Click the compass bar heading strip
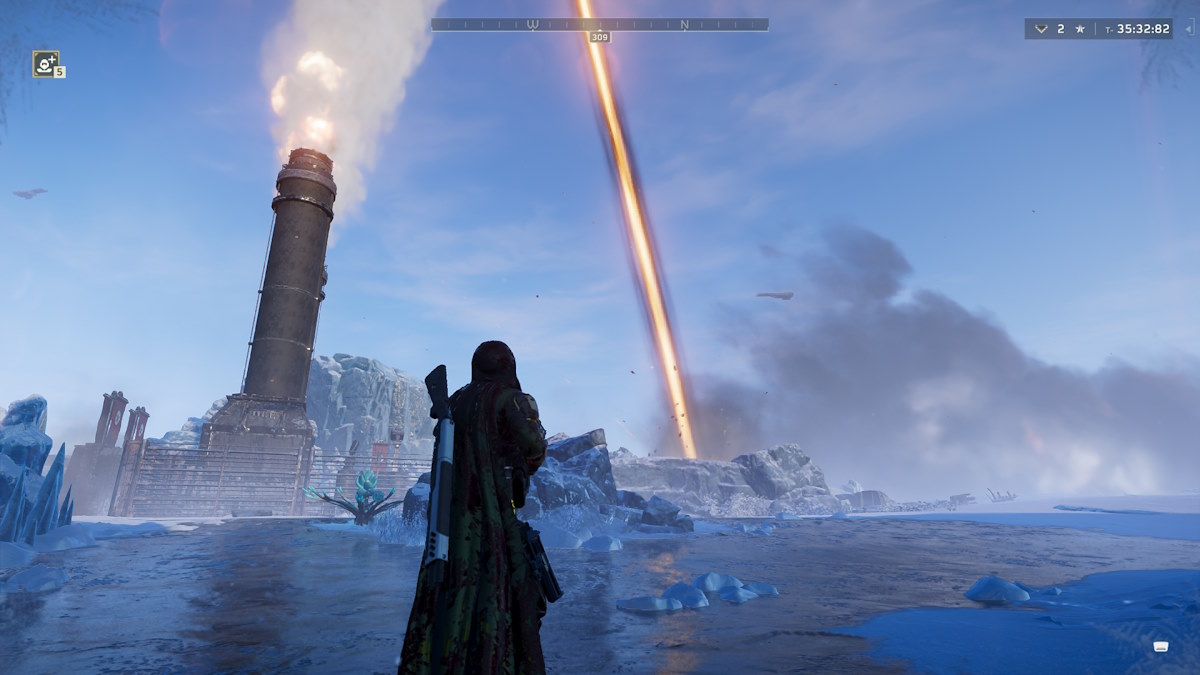 (600, 24)
